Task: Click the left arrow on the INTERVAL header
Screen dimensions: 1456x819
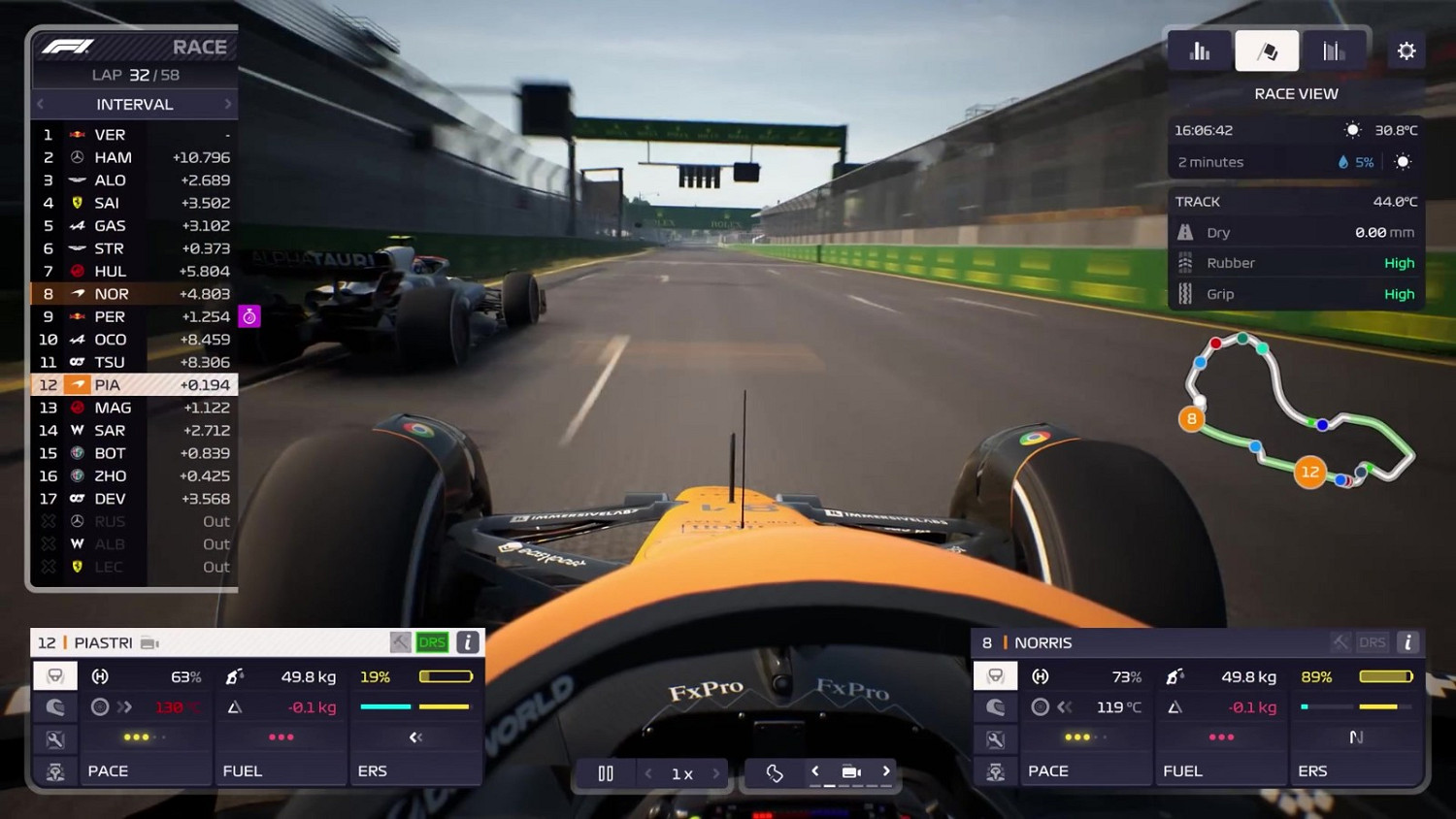Action: click(39, 104)
